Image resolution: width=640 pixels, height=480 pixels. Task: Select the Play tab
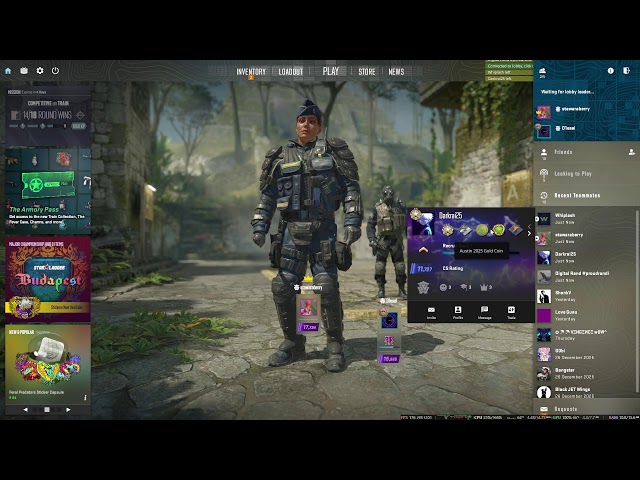pyautogui.click(x=331, y=72)
